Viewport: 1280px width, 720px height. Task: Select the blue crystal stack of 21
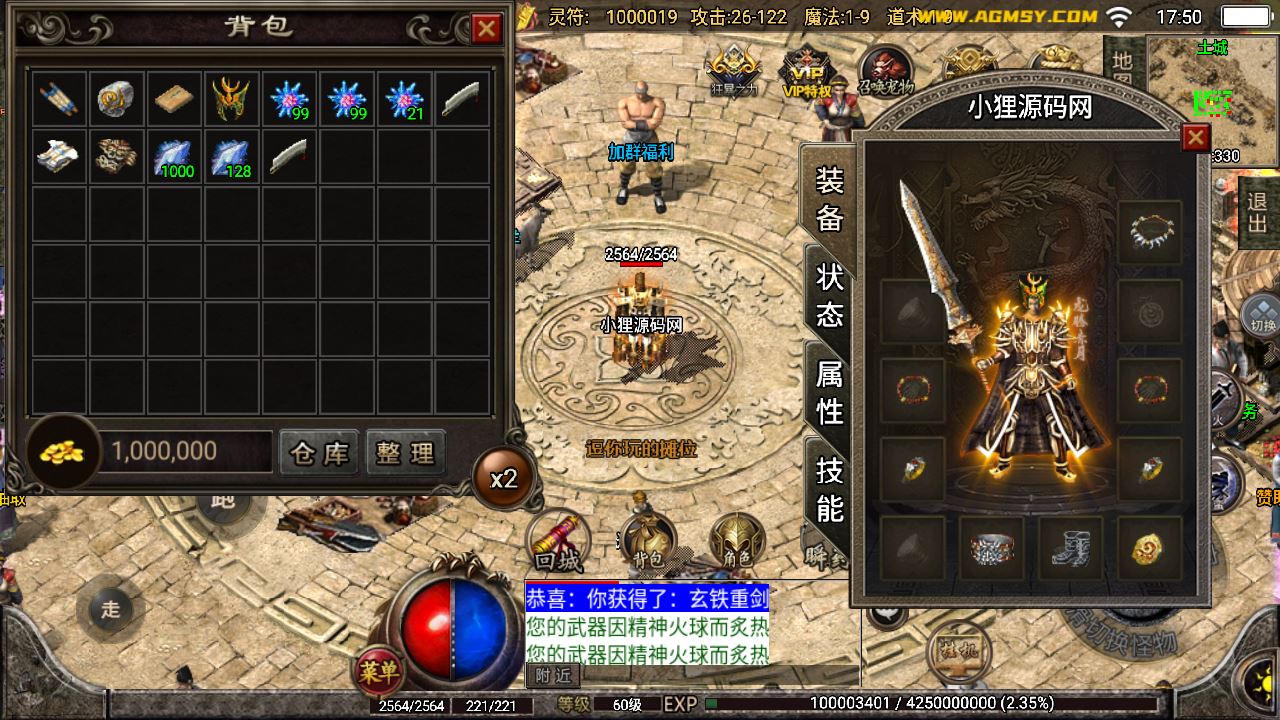point(405,98)
